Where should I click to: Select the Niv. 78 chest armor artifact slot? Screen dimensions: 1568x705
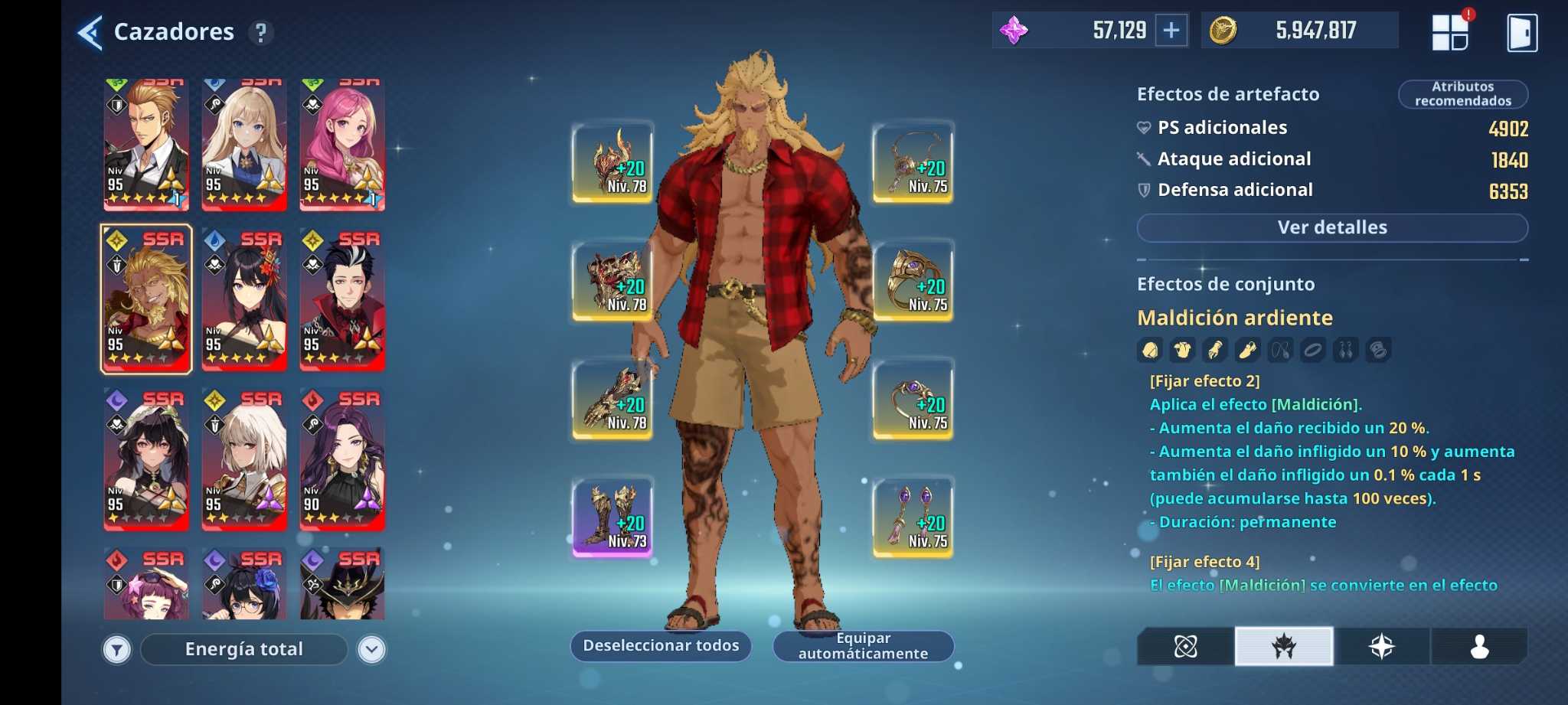(x=612, y=282)
